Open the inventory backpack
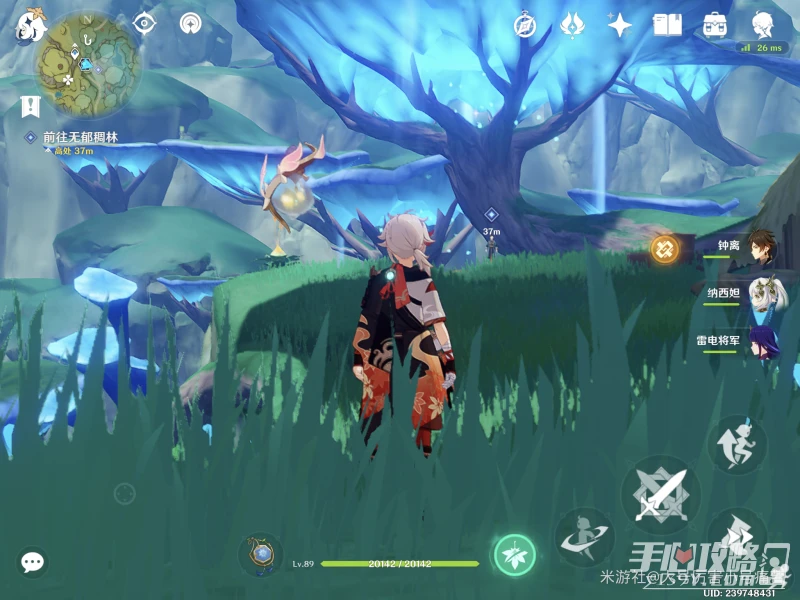 (715, 25)
